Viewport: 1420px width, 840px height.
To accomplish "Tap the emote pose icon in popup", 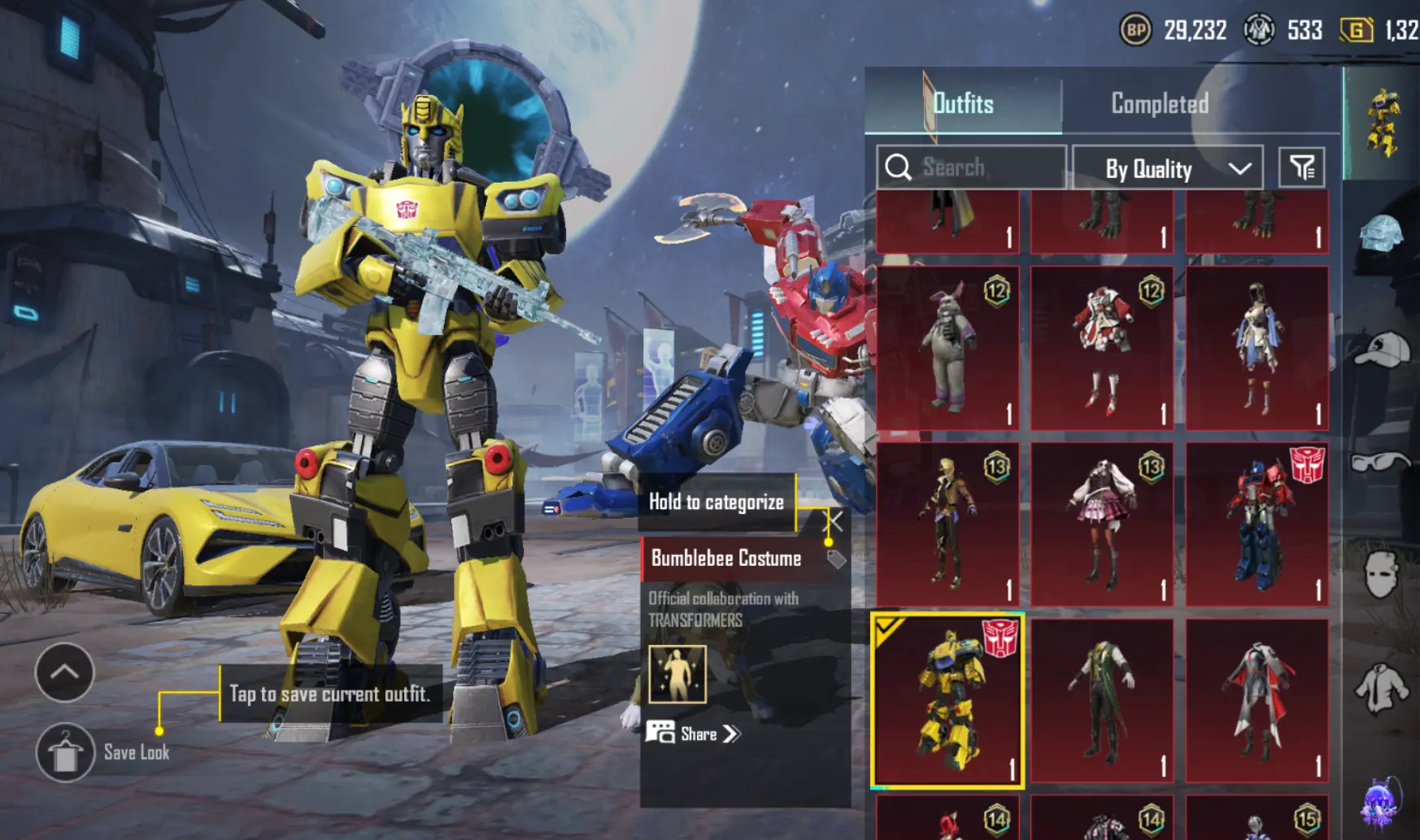I will click(x=677, y=674).
